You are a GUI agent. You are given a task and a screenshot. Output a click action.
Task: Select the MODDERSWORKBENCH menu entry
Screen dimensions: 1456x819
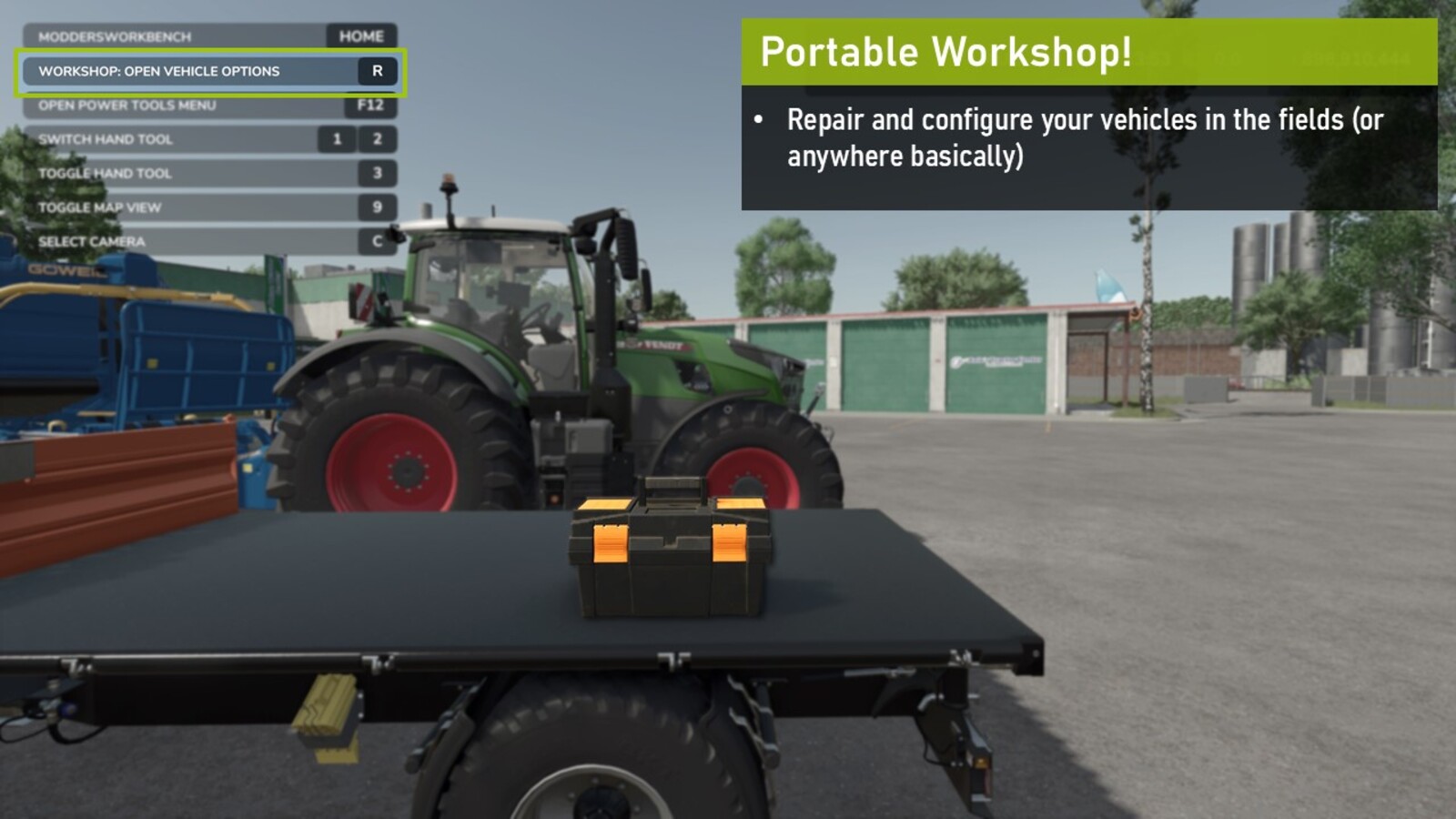pos(114,37)
